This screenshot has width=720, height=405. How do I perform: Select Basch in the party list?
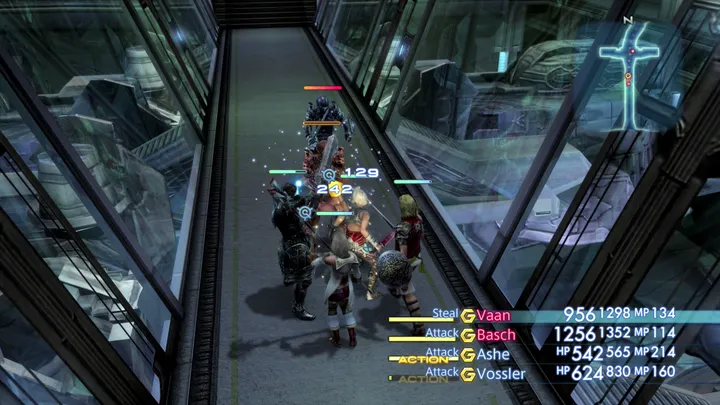pyautogui.click(x=497, y=334)
